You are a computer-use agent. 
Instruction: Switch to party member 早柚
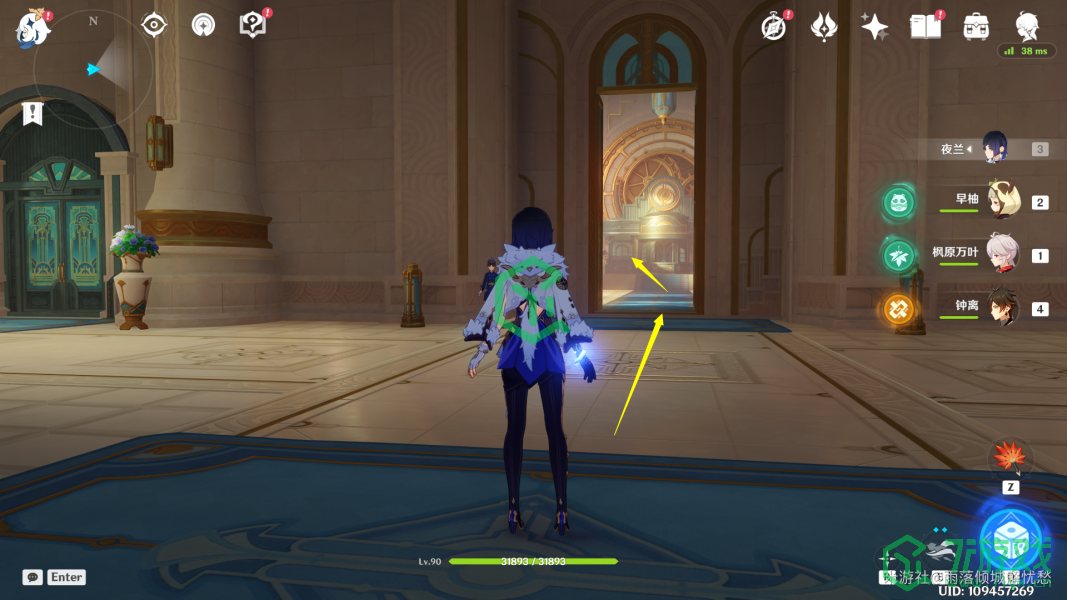coord(1001,201)
